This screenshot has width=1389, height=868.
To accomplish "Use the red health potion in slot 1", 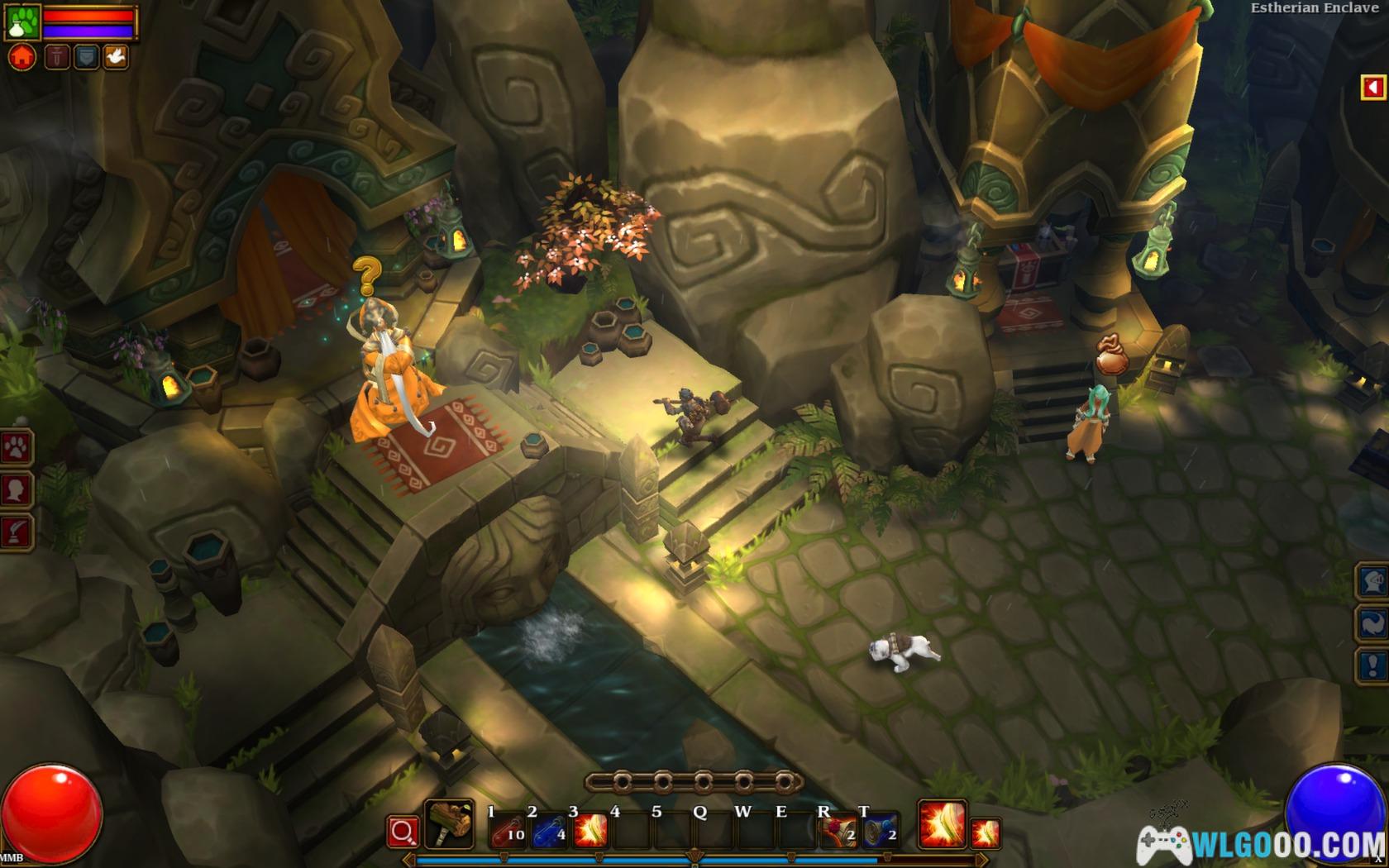I will pyautogui.click(x=508, y=830).
